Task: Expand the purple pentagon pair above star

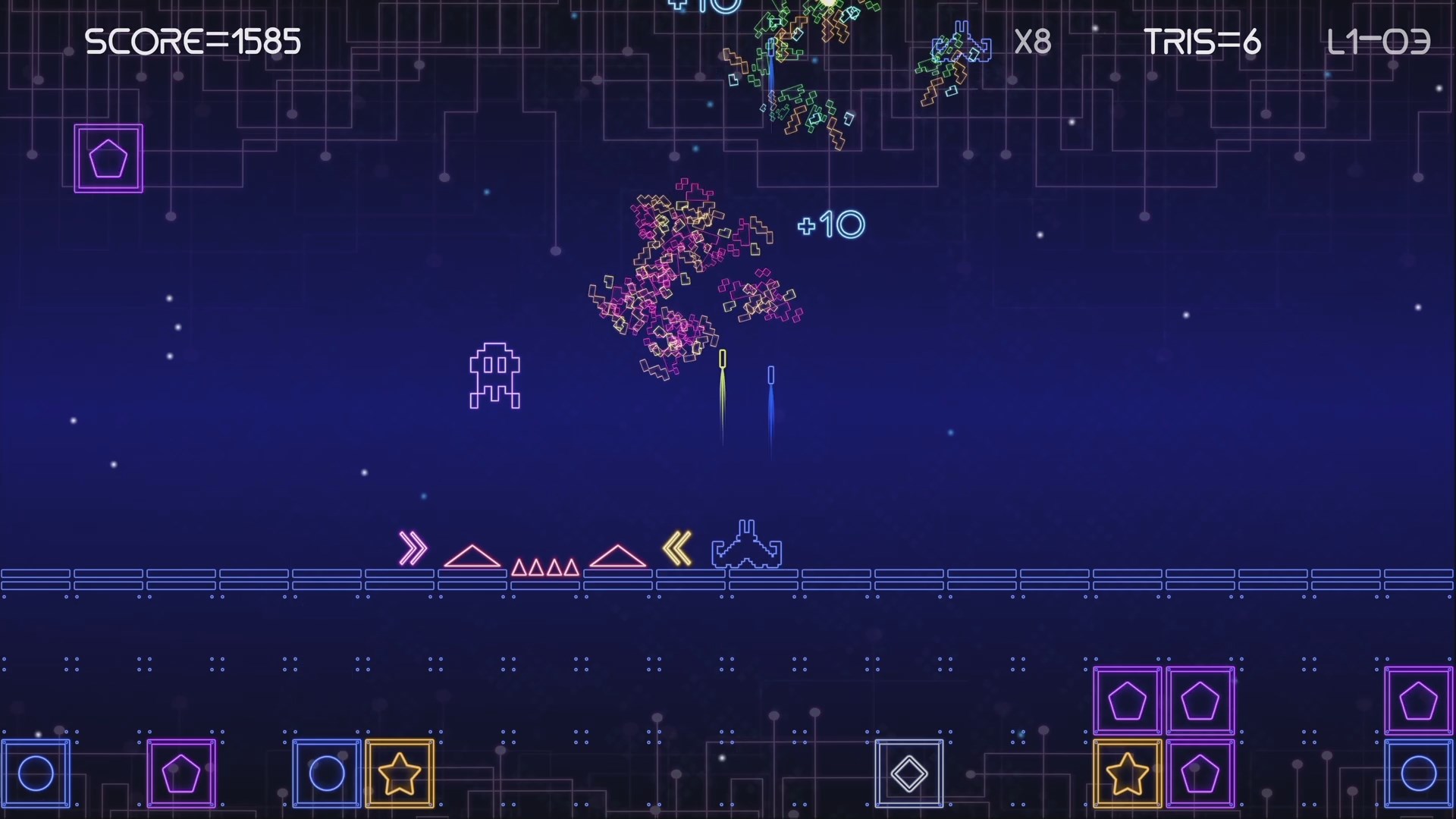Action: coord(1165,701)
